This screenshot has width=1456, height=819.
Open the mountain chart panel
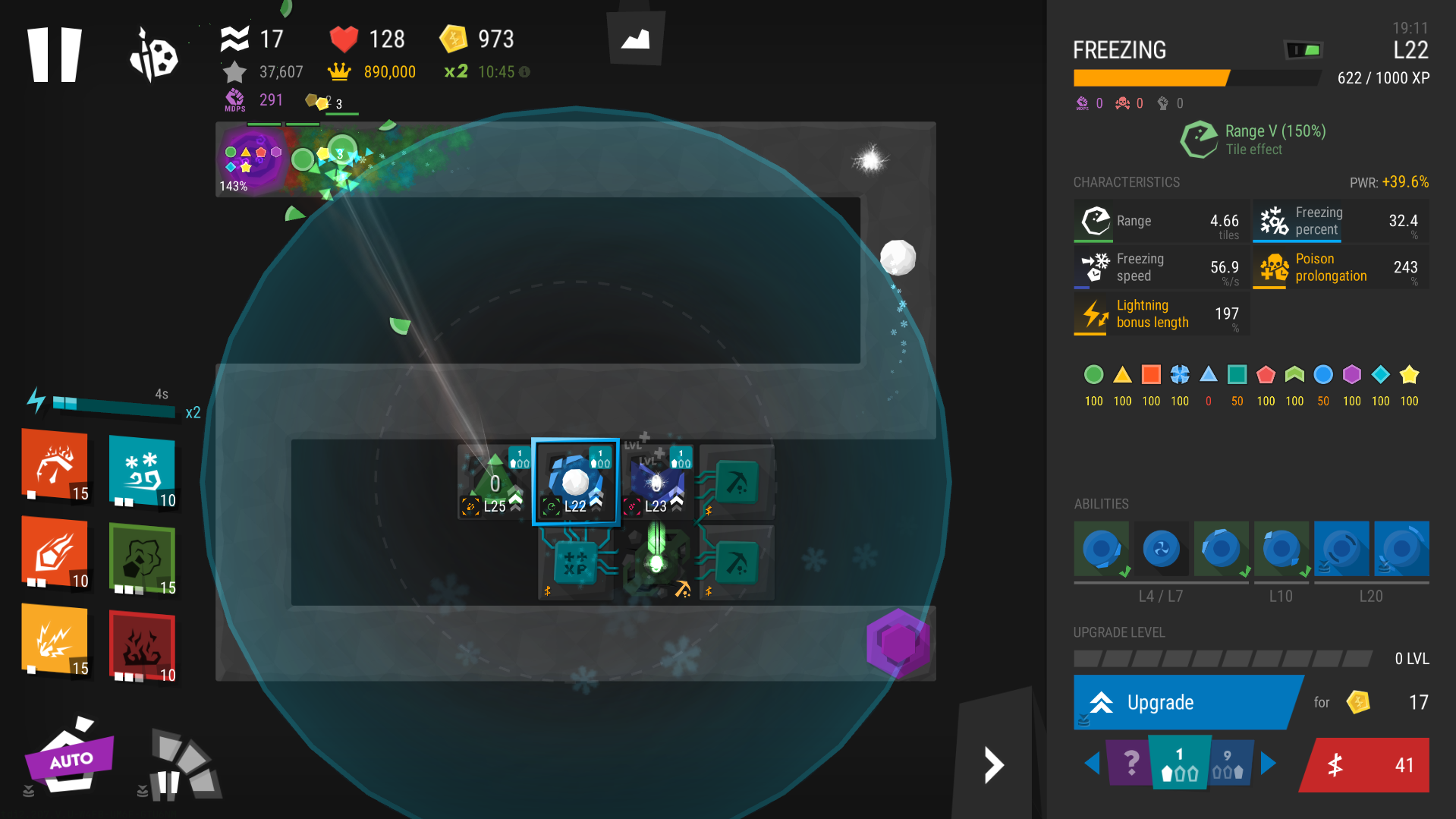click(636, 38)
